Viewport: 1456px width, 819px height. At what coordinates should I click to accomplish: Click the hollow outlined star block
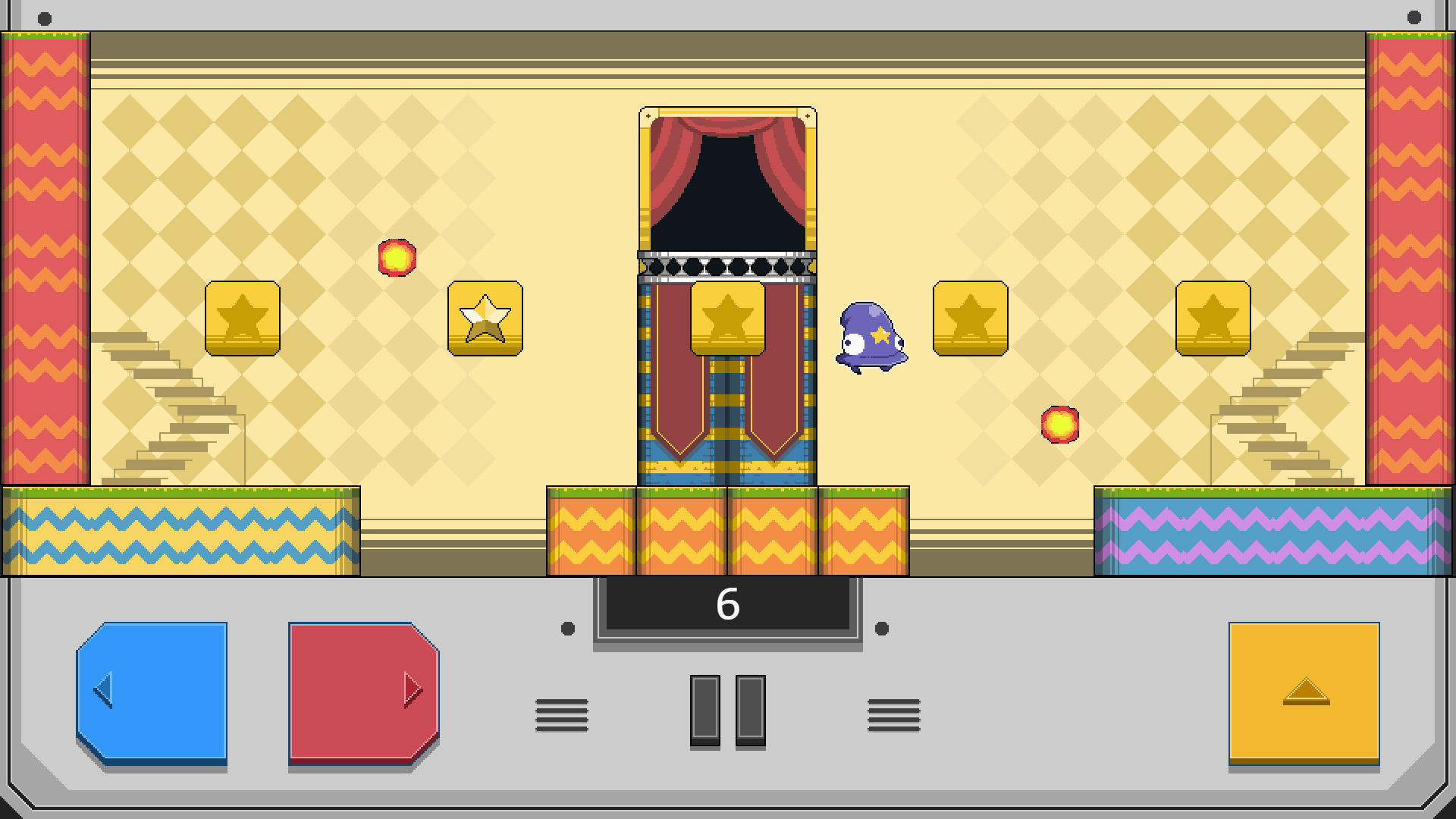(485, 317)
